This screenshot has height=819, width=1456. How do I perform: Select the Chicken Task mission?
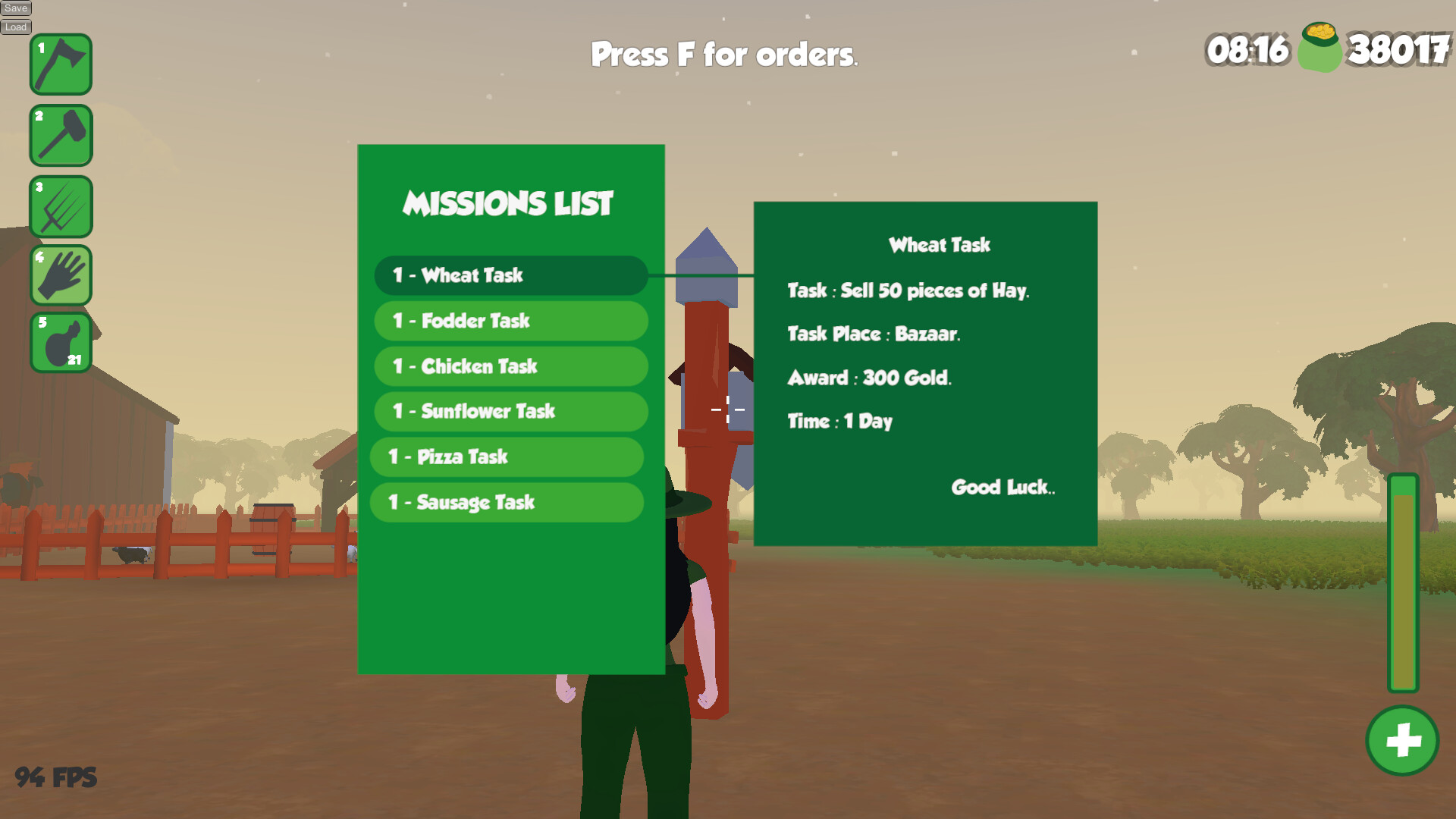510,366
